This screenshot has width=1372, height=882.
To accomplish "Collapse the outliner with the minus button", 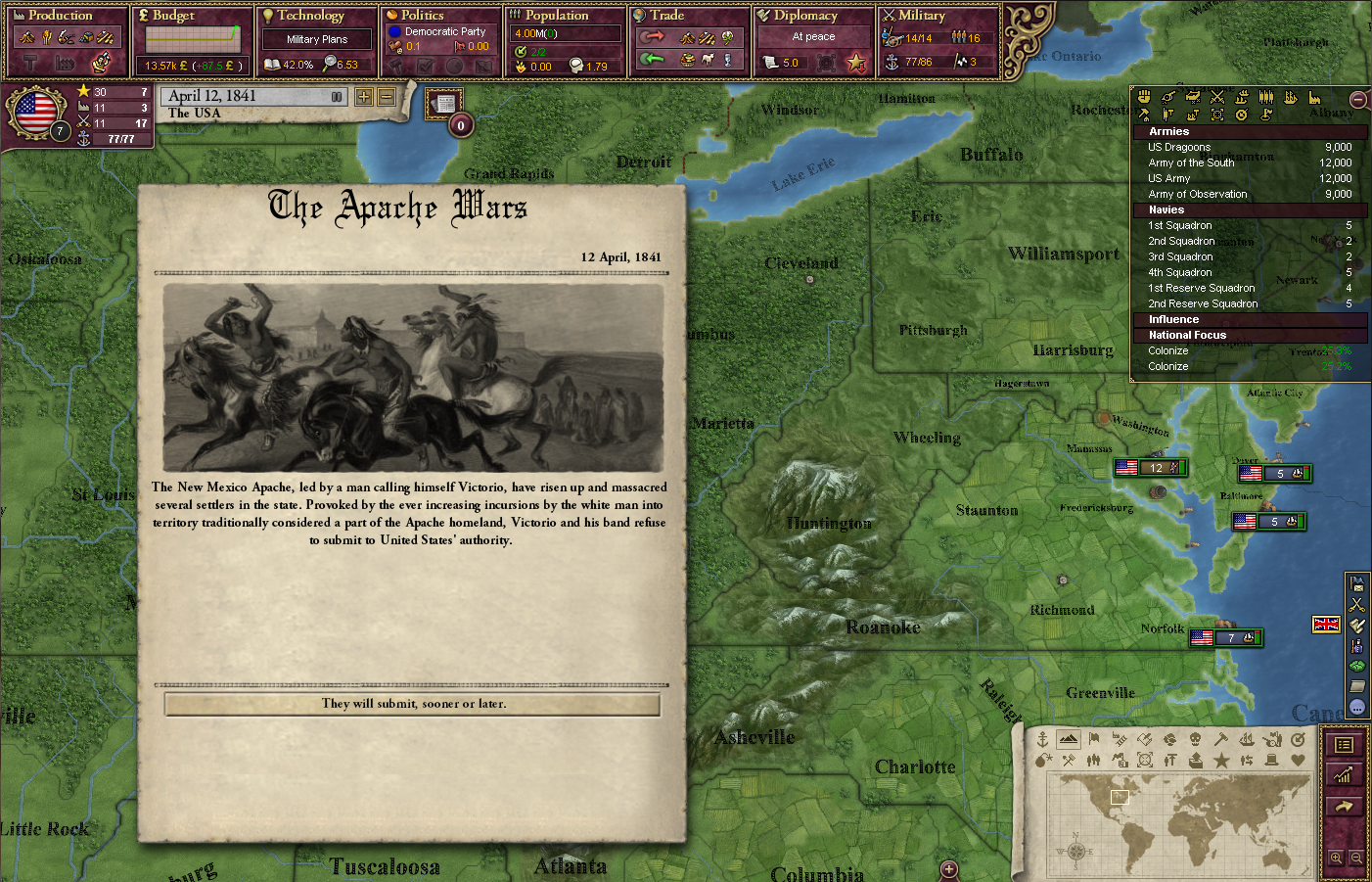I will click(1358, 99).
